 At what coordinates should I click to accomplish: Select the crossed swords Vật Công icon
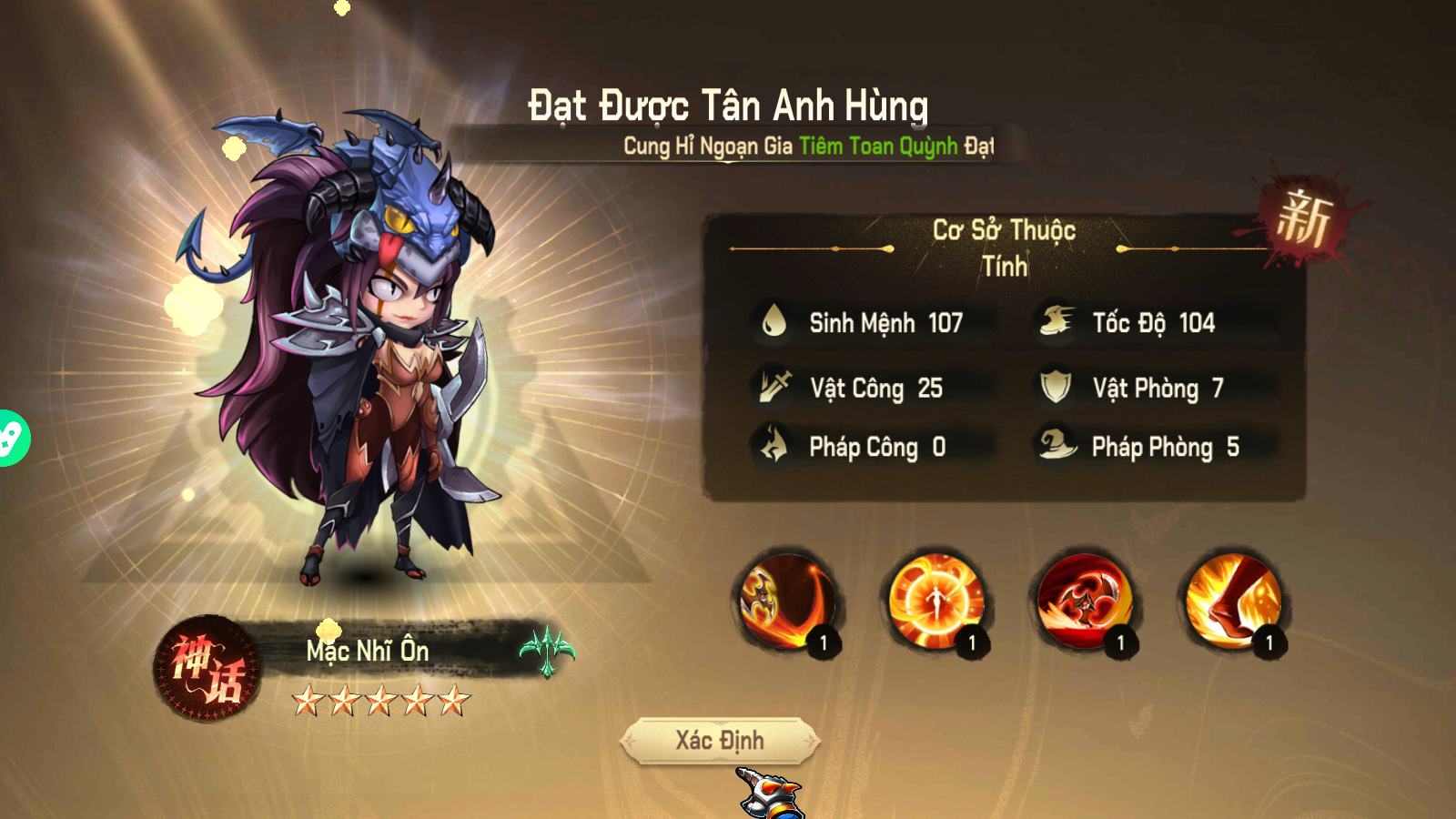(x=774, y=388)
